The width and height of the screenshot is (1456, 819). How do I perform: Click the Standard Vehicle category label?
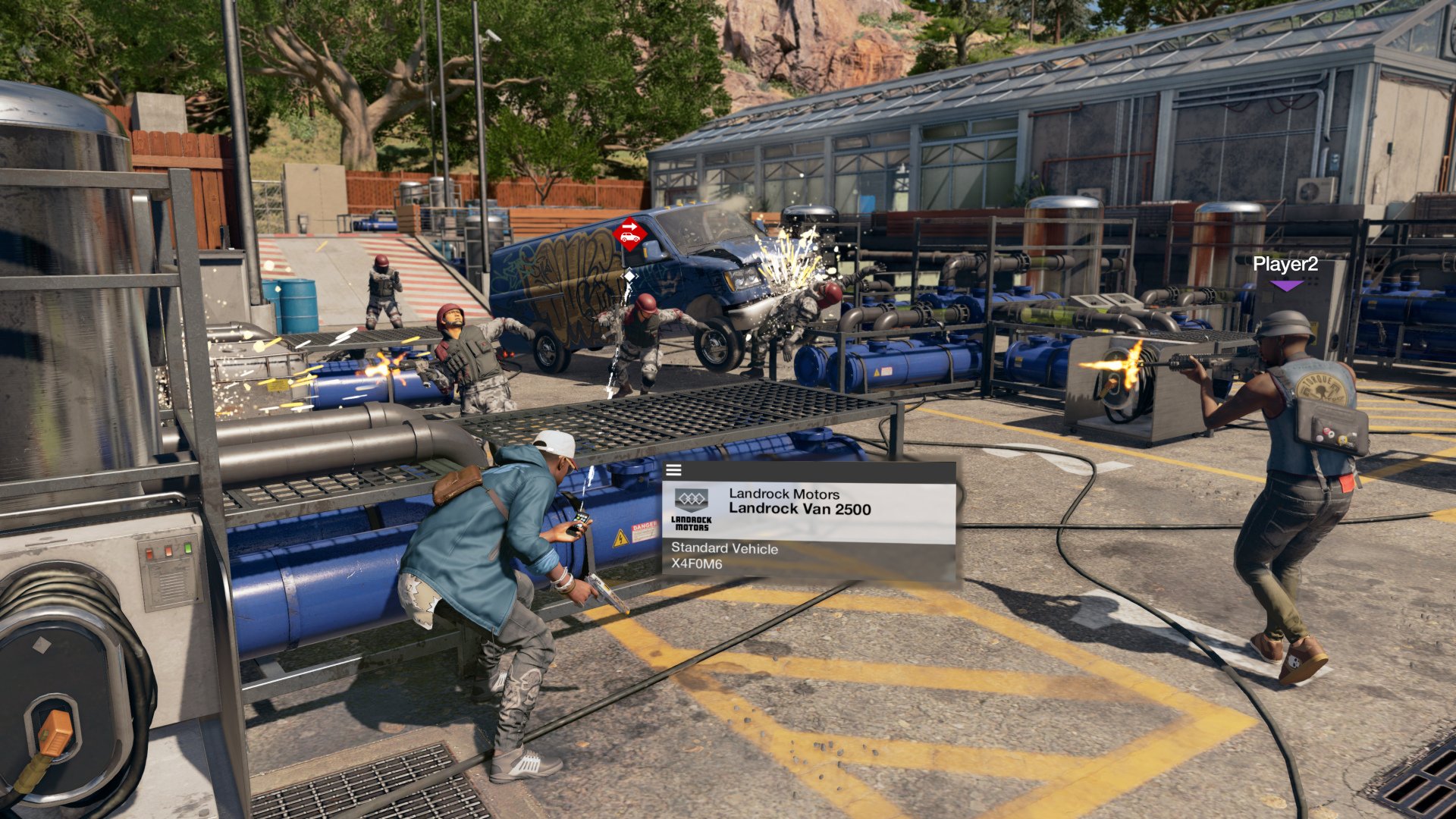pyautogui.click(x=724, y=549)
